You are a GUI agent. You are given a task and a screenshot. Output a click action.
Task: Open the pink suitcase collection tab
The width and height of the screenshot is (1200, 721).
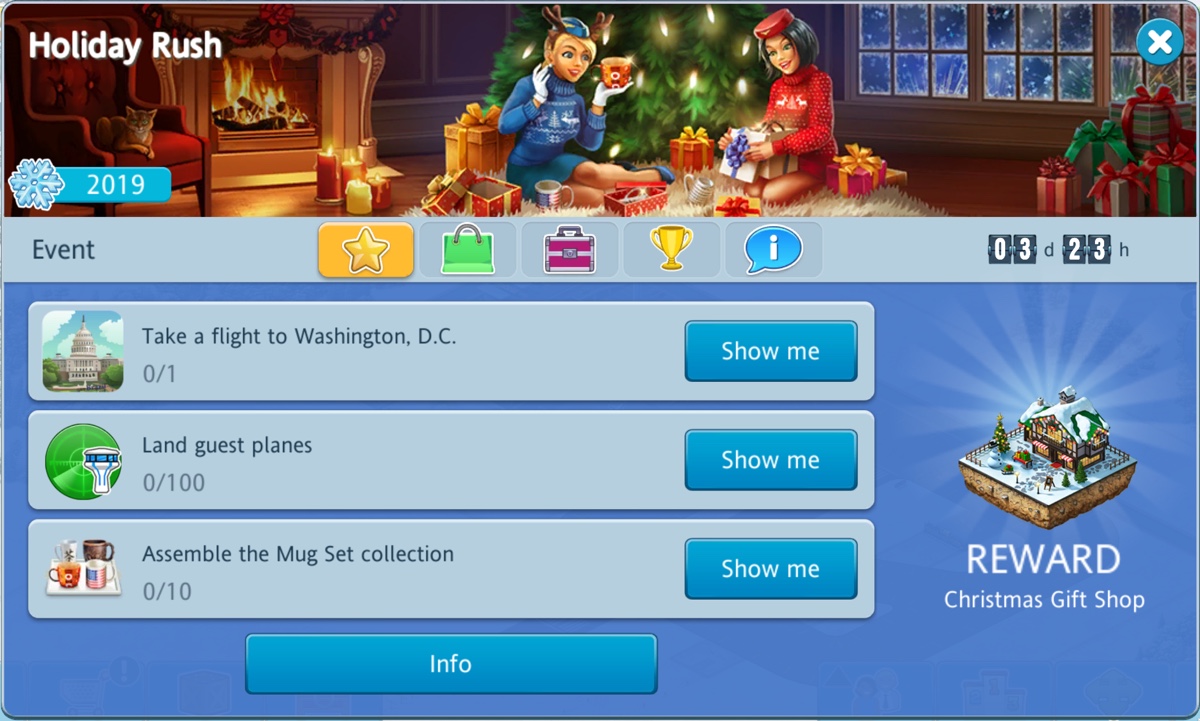tap(569, 250)
